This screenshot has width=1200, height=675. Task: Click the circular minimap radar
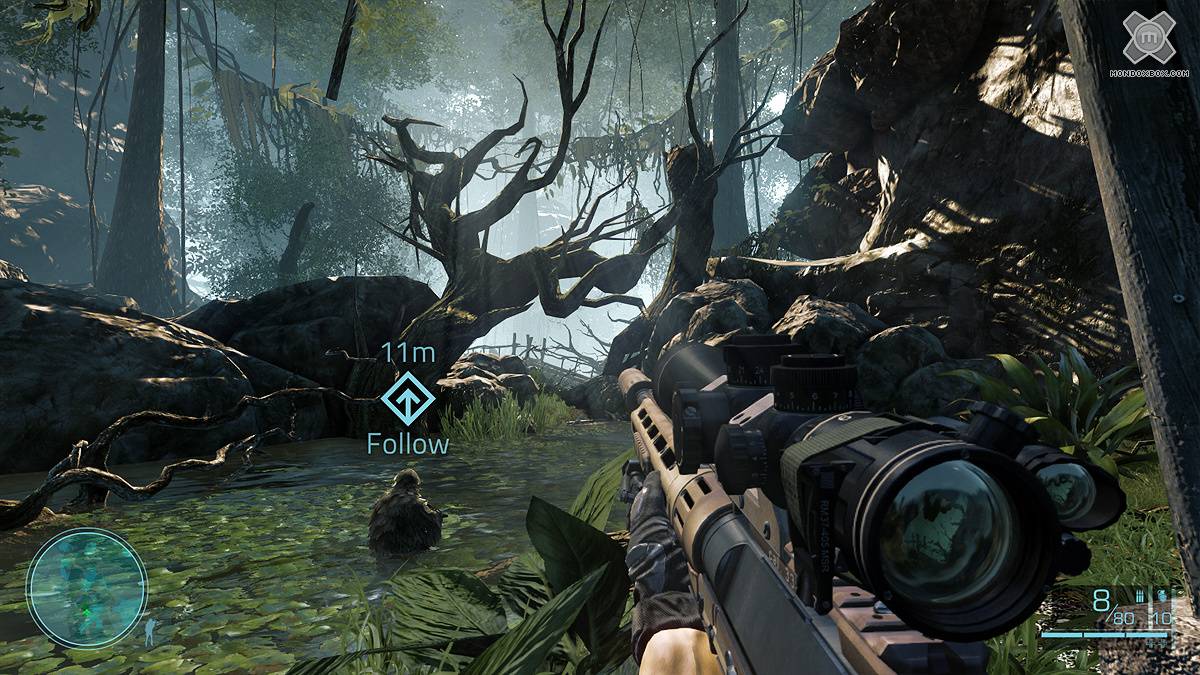pyautogui.click(x=87, y=587)
